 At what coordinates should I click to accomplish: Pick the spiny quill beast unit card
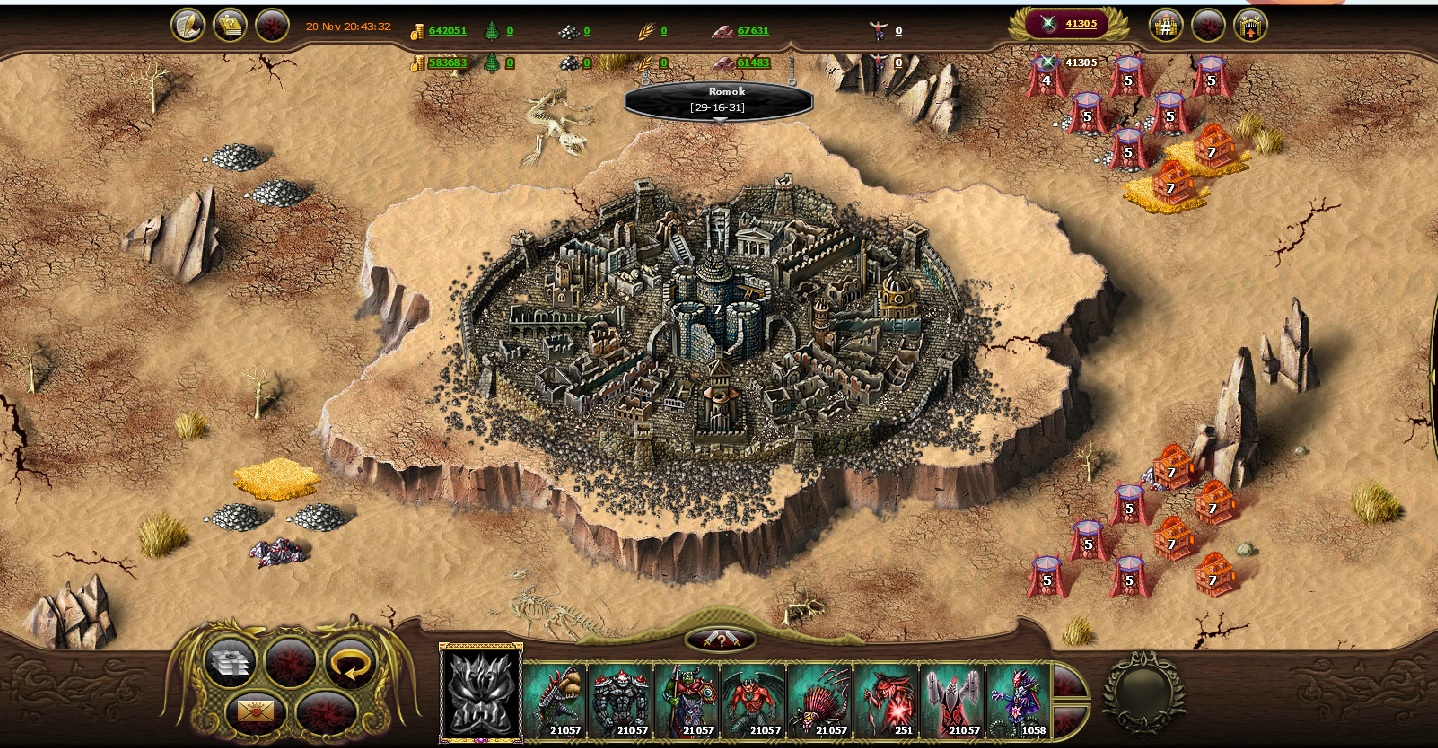click(x=820, y=700)
